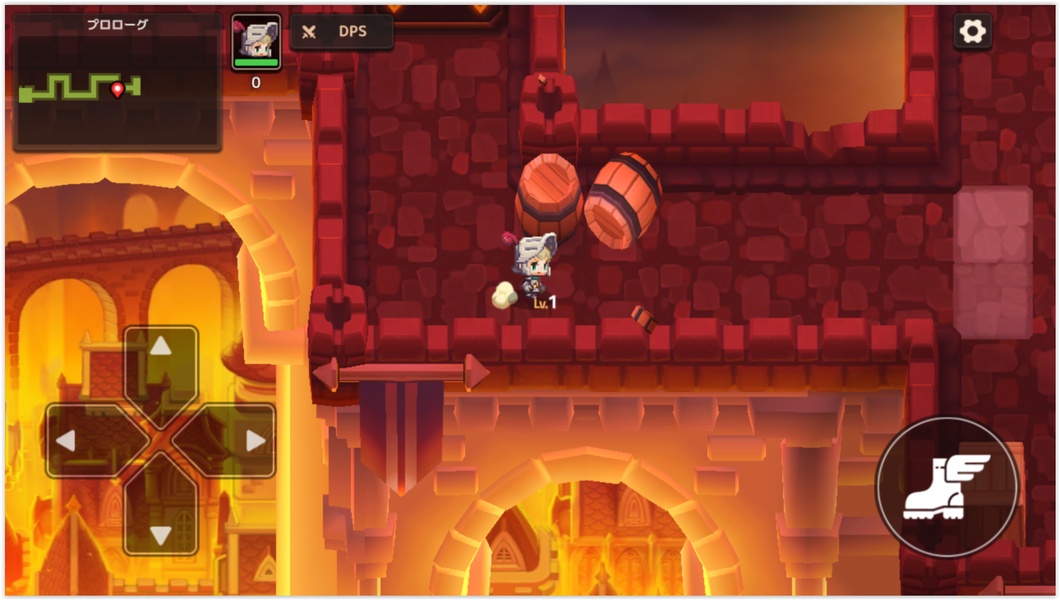Image resolution: width=1060 pixels, height=600 pixels.
Task: Toggle the DPS meter button
Action: tap(342, 32)
